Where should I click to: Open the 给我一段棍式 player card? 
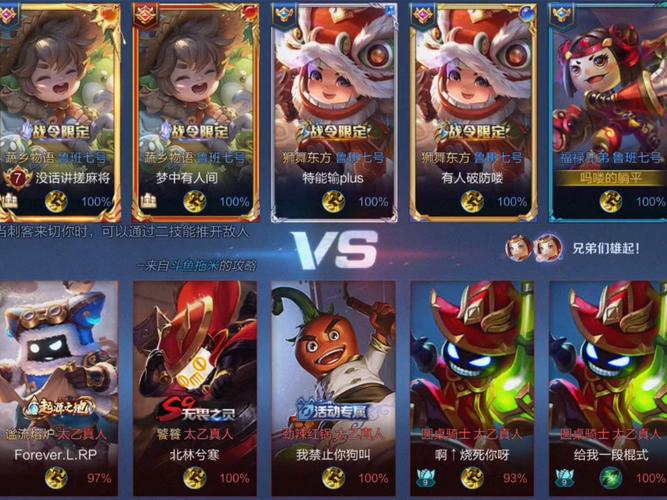tap(607, 385)
